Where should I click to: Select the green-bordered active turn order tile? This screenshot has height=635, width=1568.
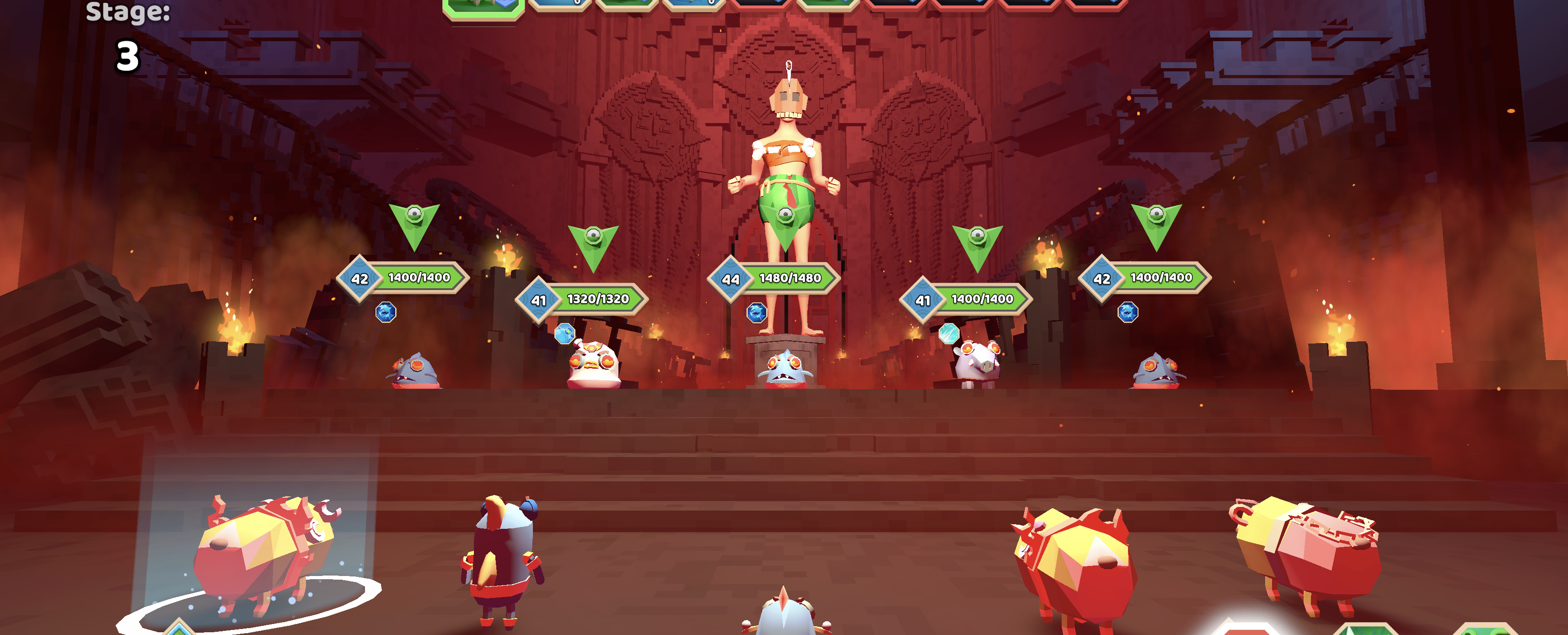[x=483, y=7]
